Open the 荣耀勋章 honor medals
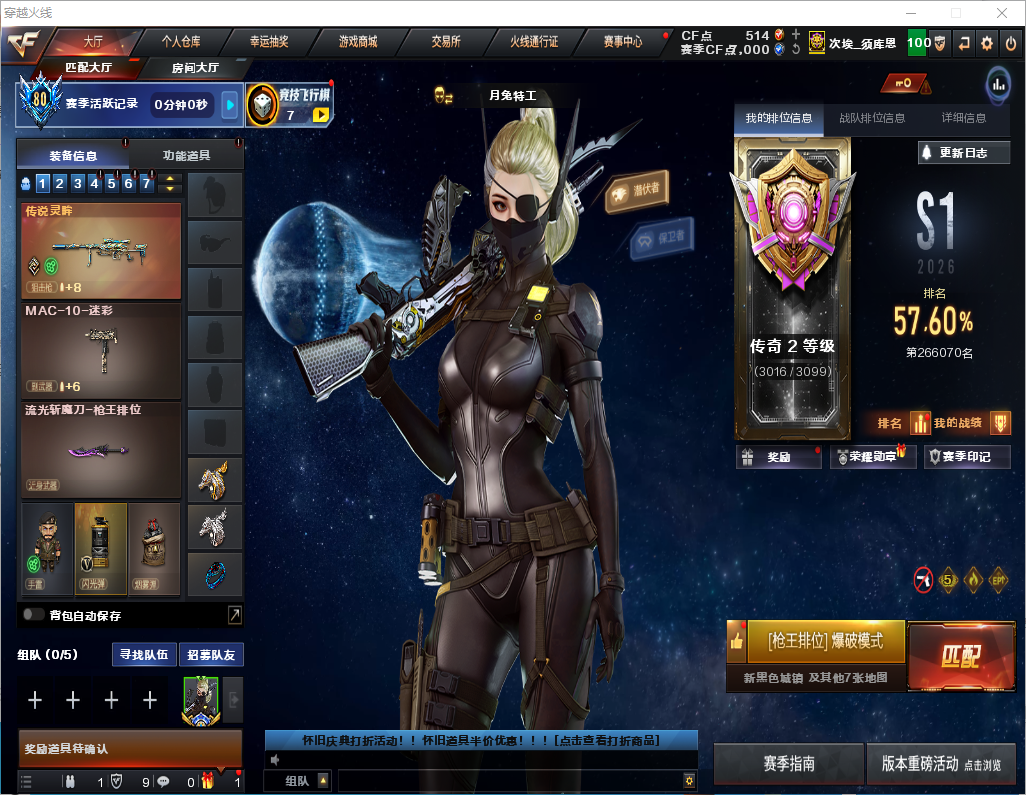Viewport: 1026px width, 795px height. [x=873, y=457]
